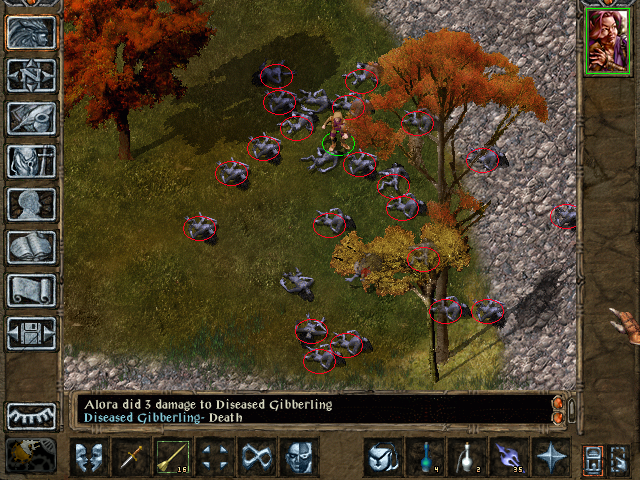Click the closed-eye rest button
The width and height of the screenshot is (640, 480).
[31, 415]
